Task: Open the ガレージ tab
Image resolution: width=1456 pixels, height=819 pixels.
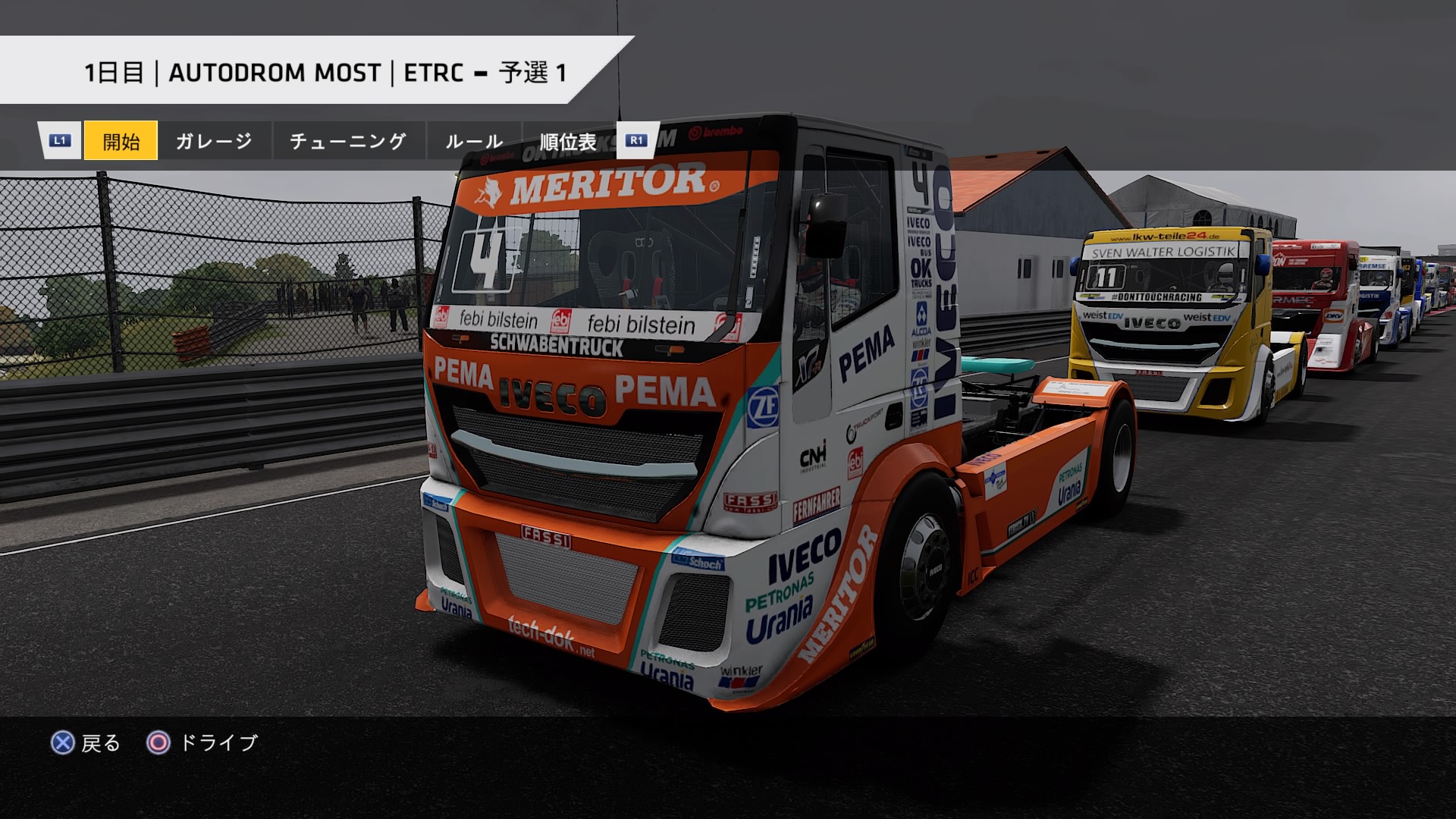Action: pos(214,141)
